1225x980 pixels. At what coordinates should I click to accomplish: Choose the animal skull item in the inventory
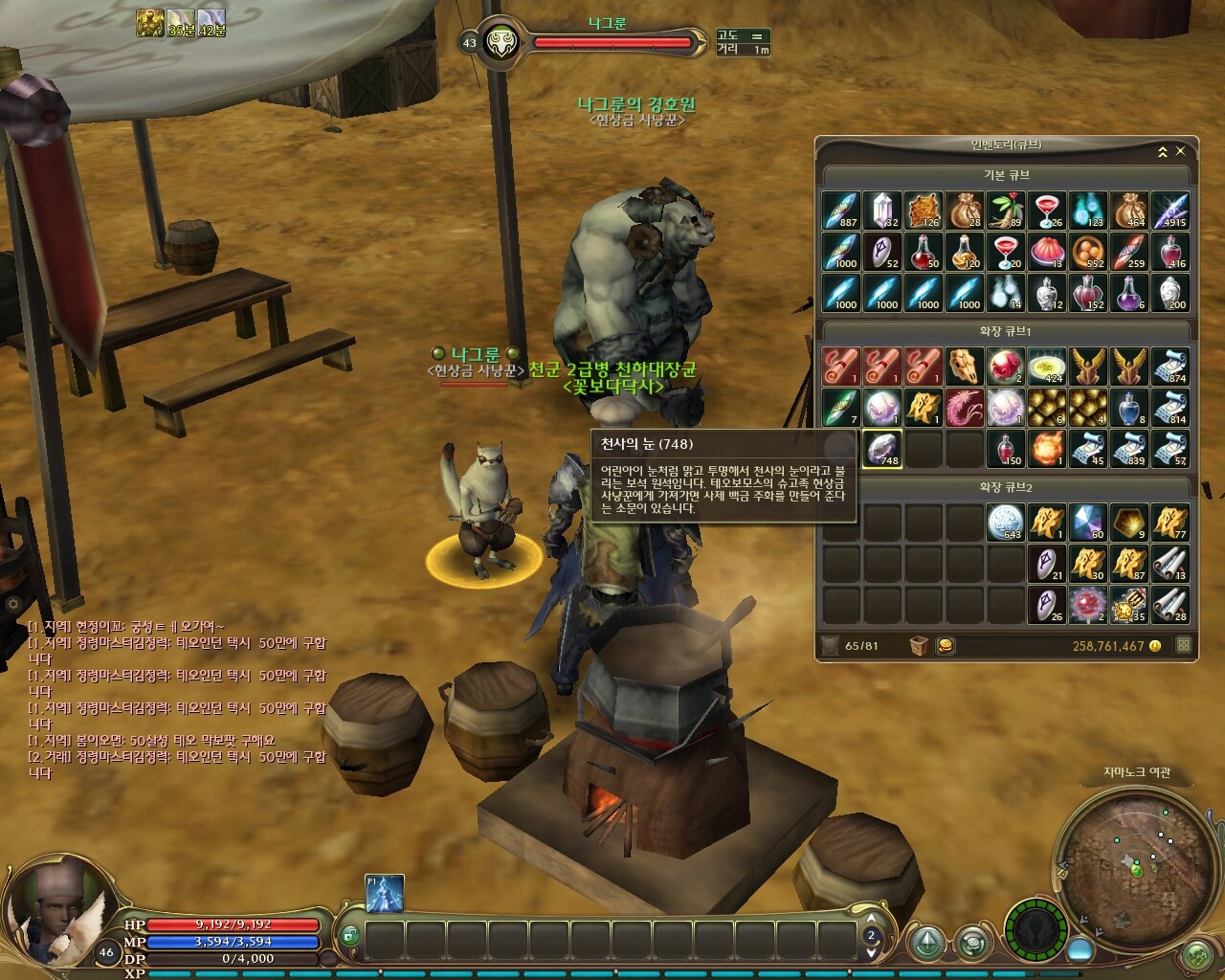965,367
